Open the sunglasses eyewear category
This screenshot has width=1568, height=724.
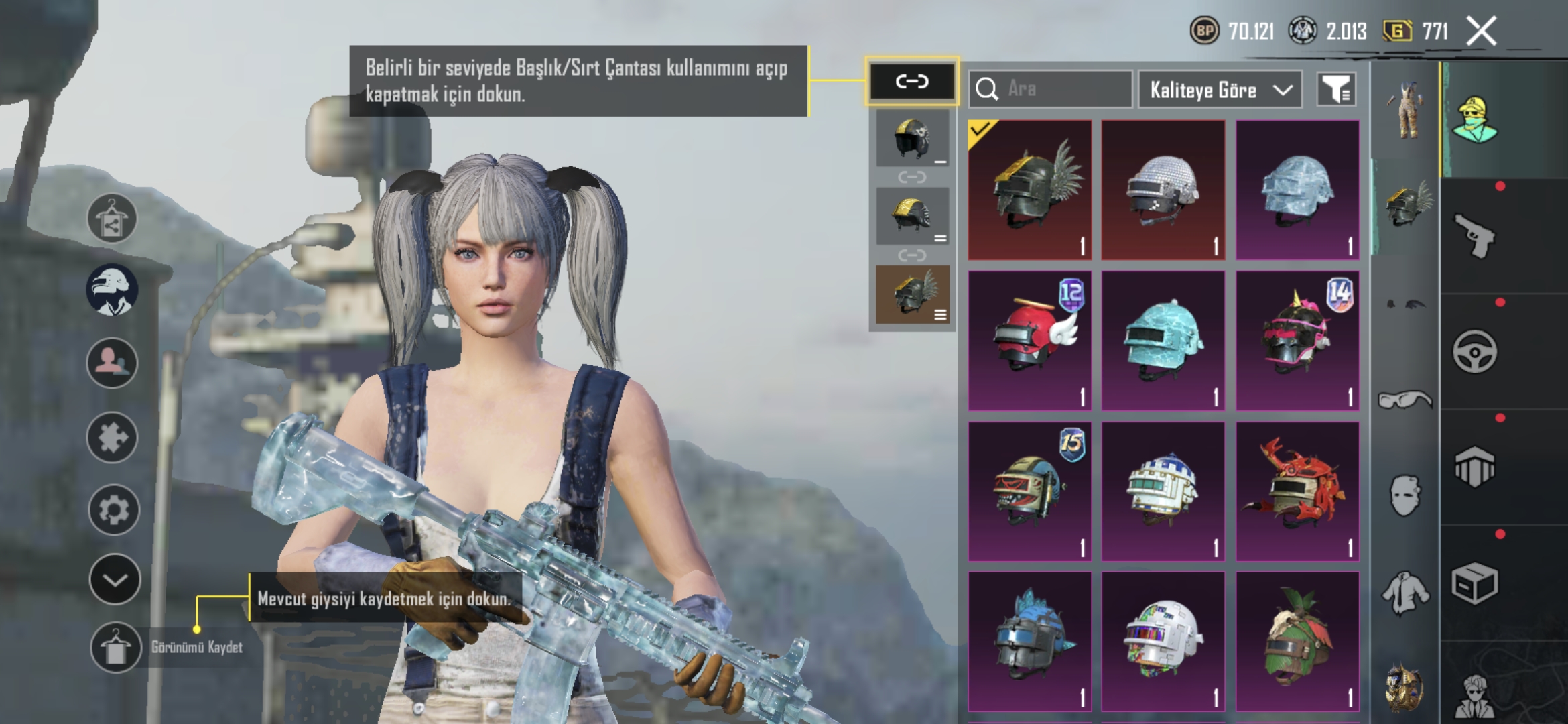(x=1405, y=400)
